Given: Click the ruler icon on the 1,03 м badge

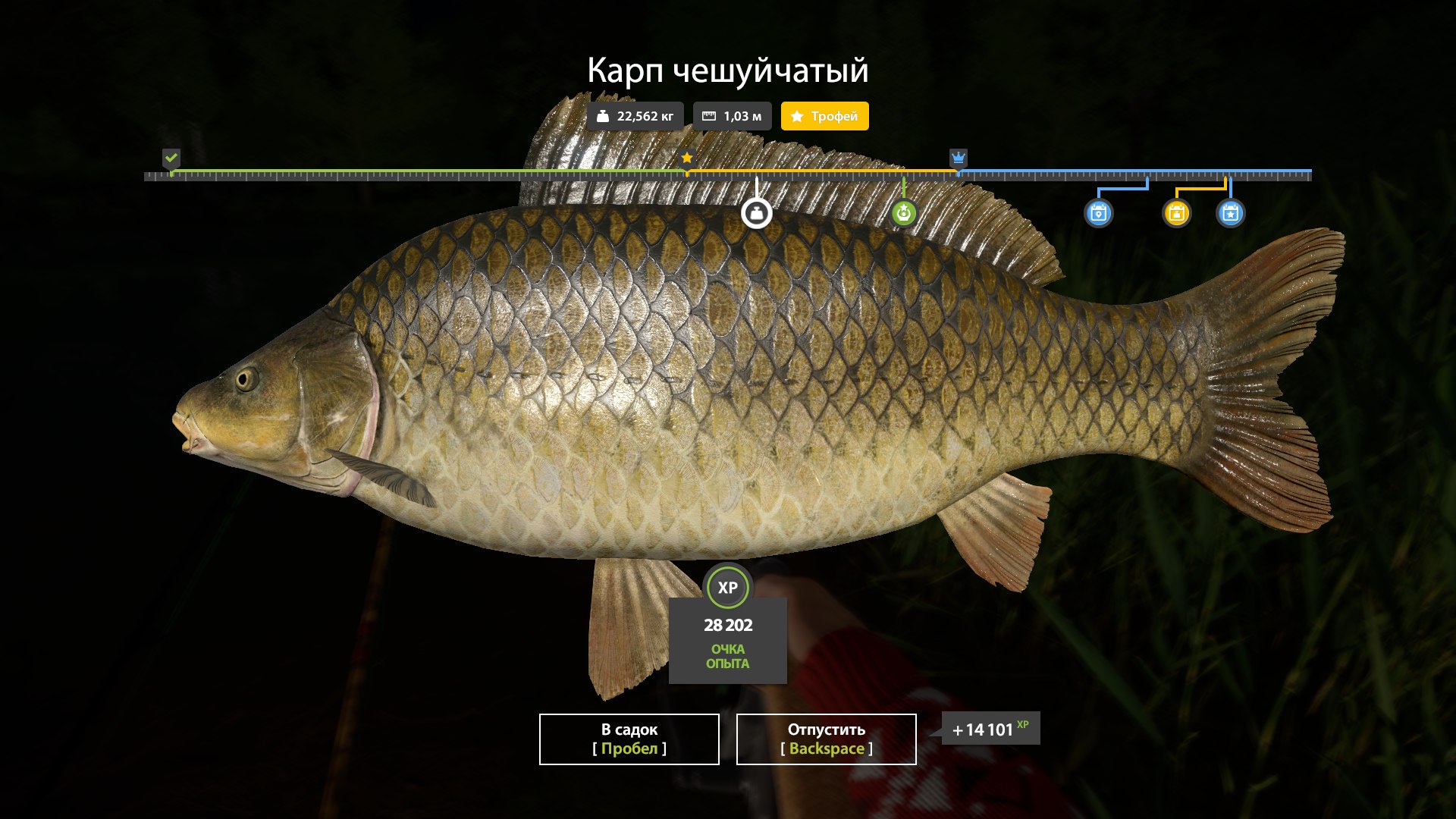Looking at the screenshot, I should (x=709, y=115).
